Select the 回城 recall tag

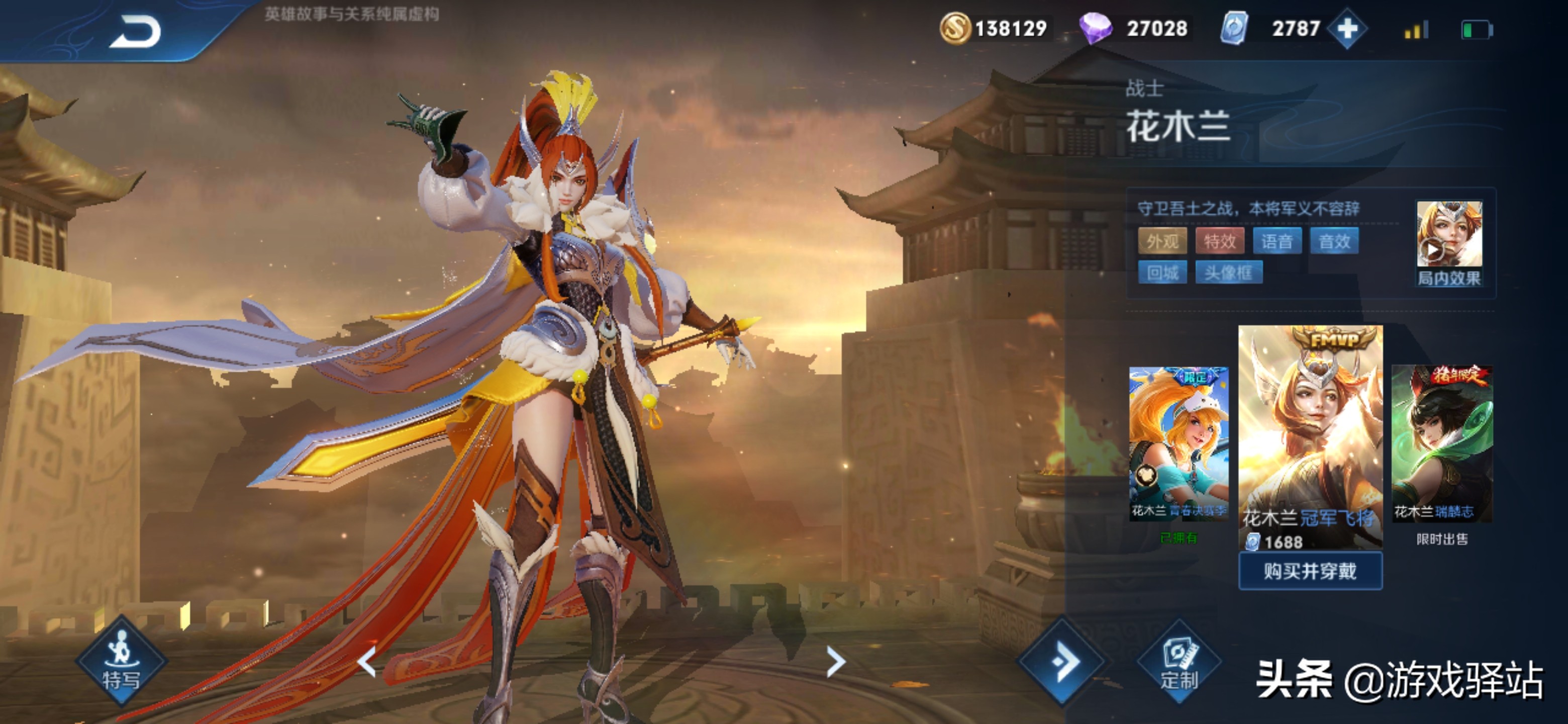point(1162,273)
